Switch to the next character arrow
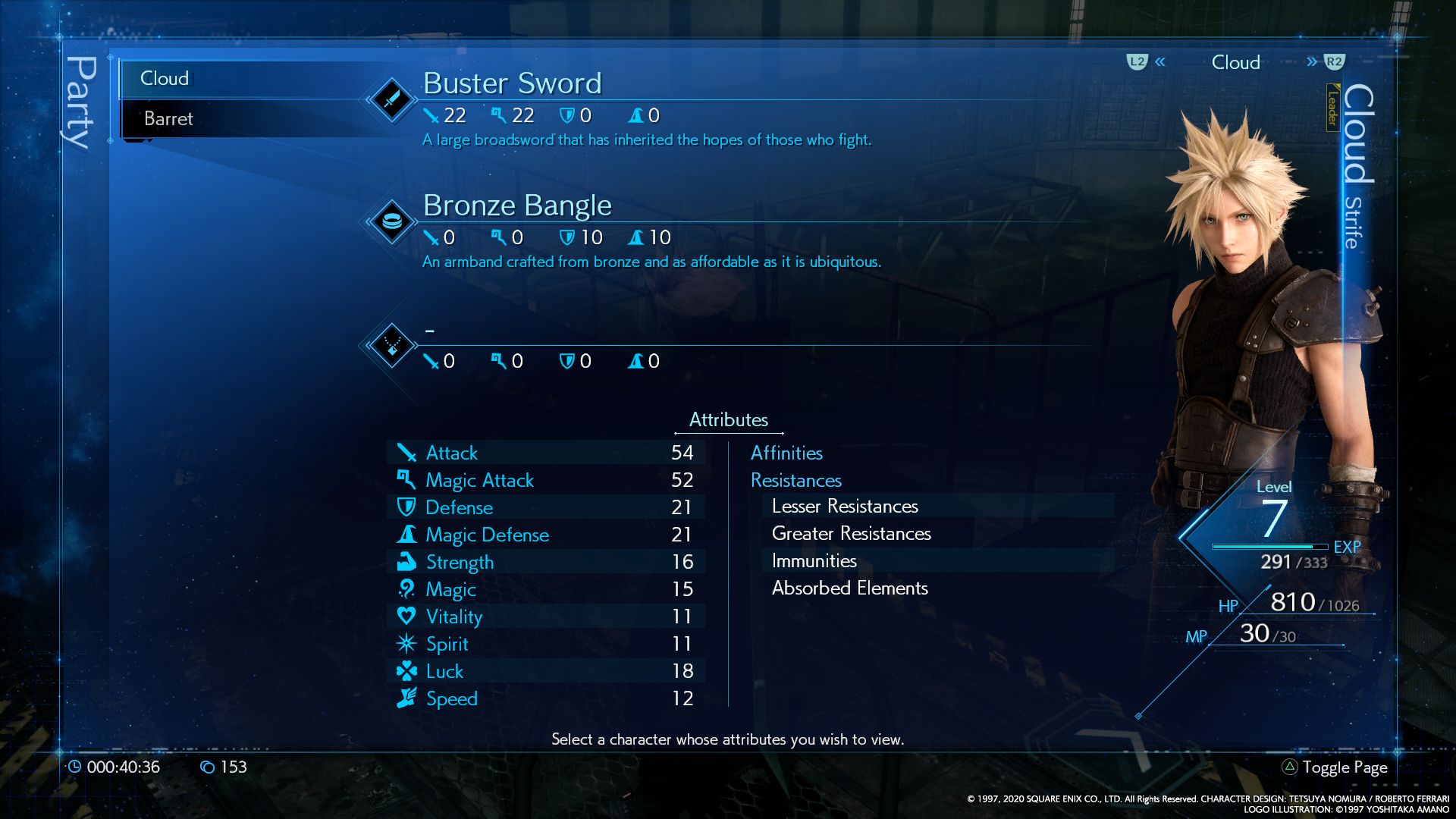Viewport: 1456px width, 819px height. [x=1312, y=62]
